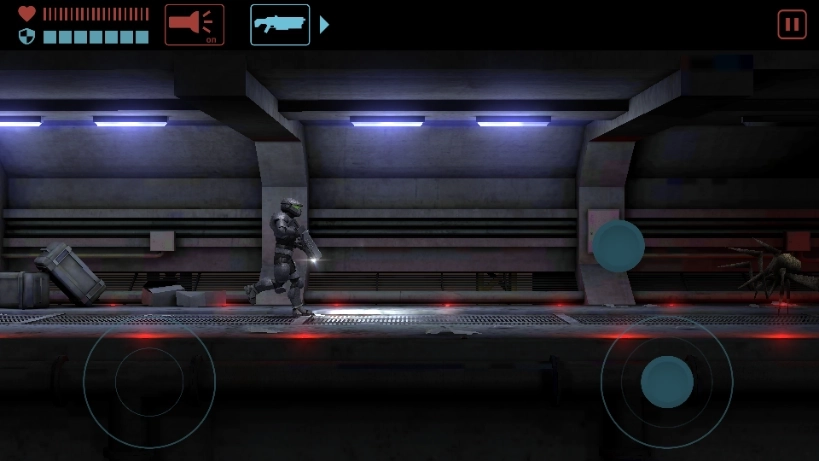The height and width of the screenshot is (461, 819).
Task: Pause the game
Action: [x=791, y=25]
